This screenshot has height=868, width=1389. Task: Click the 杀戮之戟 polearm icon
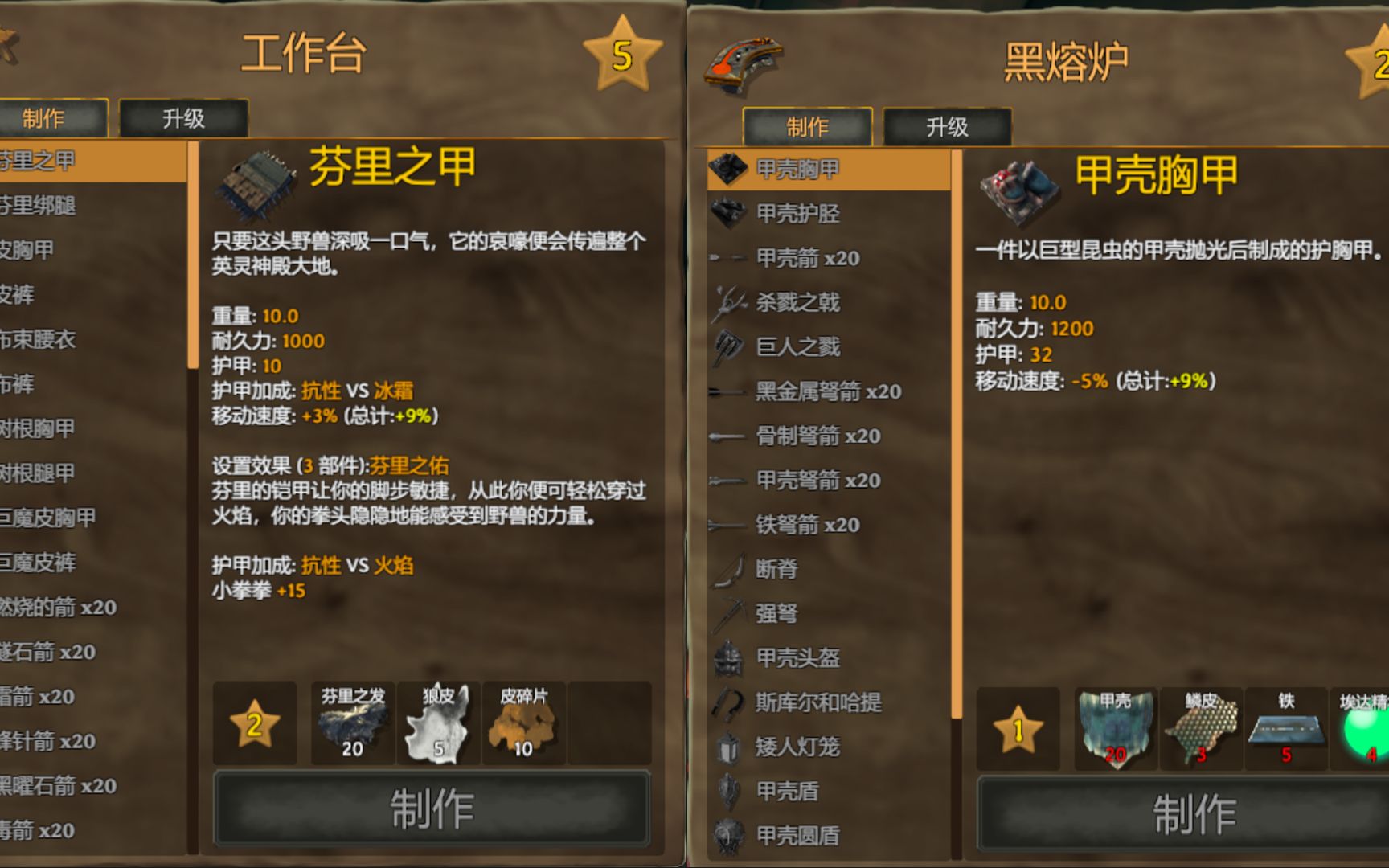[x=728, y=303]
